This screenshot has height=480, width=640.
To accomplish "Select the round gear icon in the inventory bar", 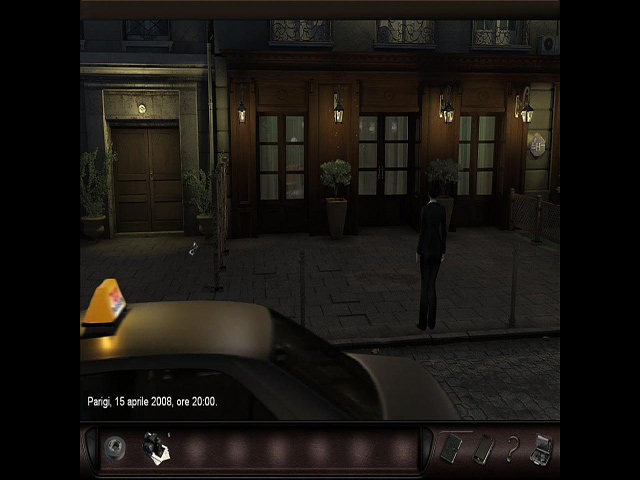I will [x=115, y=449].
